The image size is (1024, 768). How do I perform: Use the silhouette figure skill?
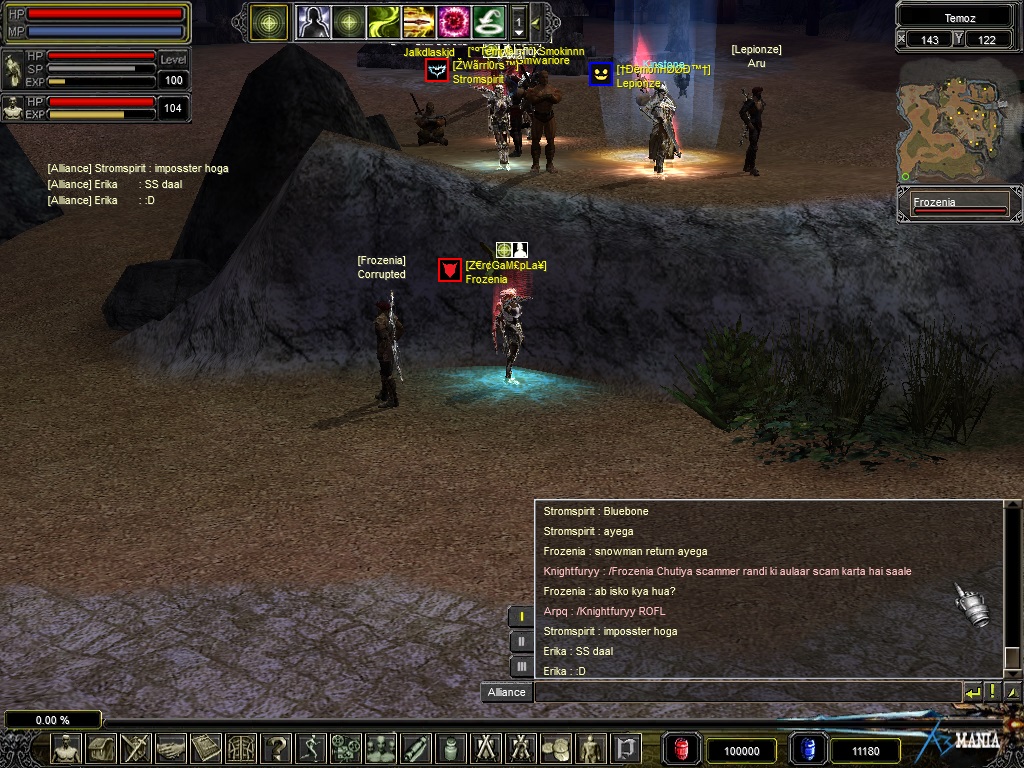[311, 21]
